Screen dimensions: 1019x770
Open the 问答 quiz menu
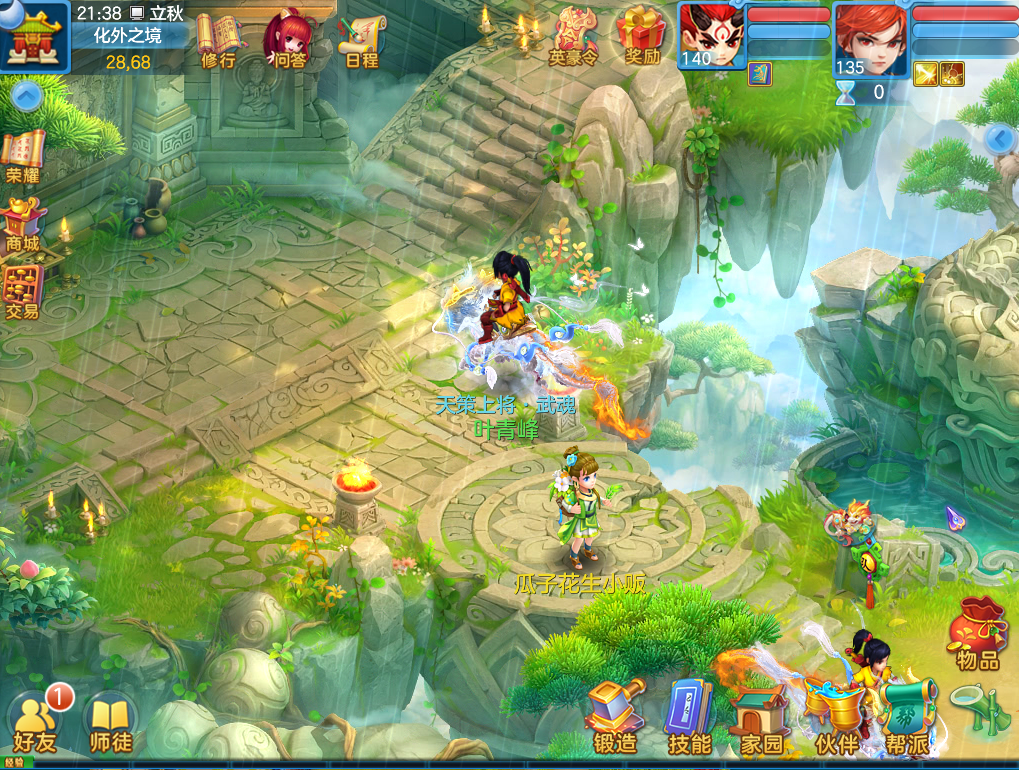click(x=288, y=38)
